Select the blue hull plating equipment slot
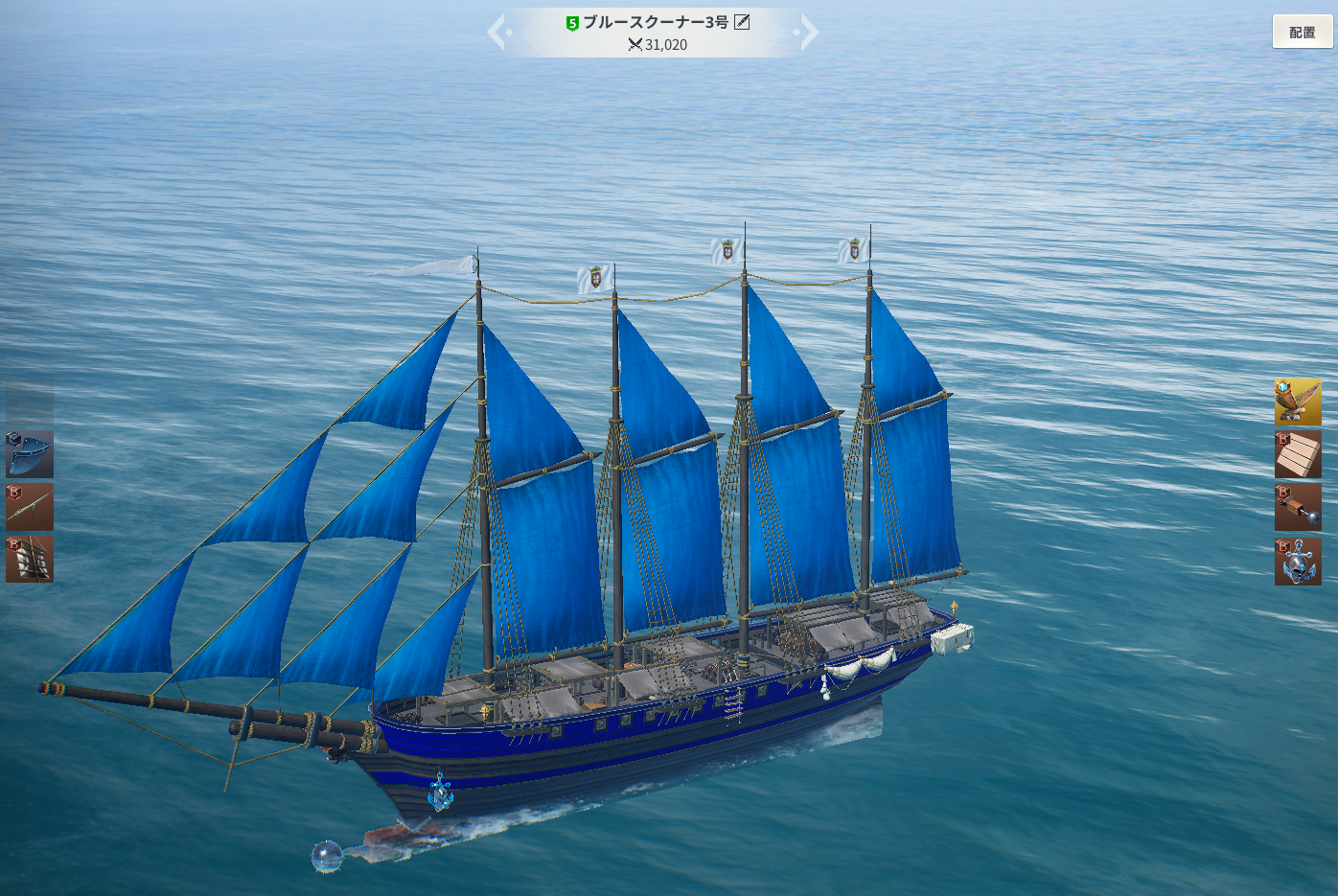Viewport: 1338px width, 896px height. 30,454
